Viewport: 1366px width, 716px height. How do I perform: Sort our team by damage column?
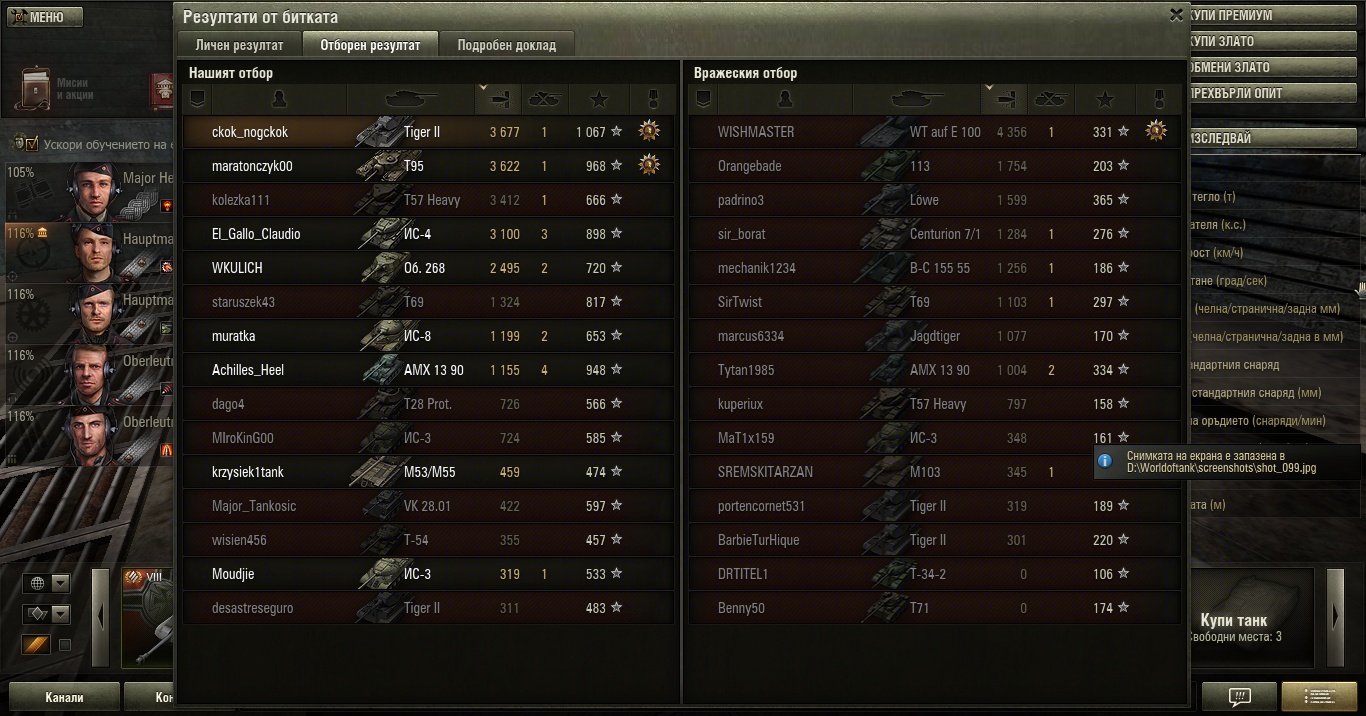498,99
